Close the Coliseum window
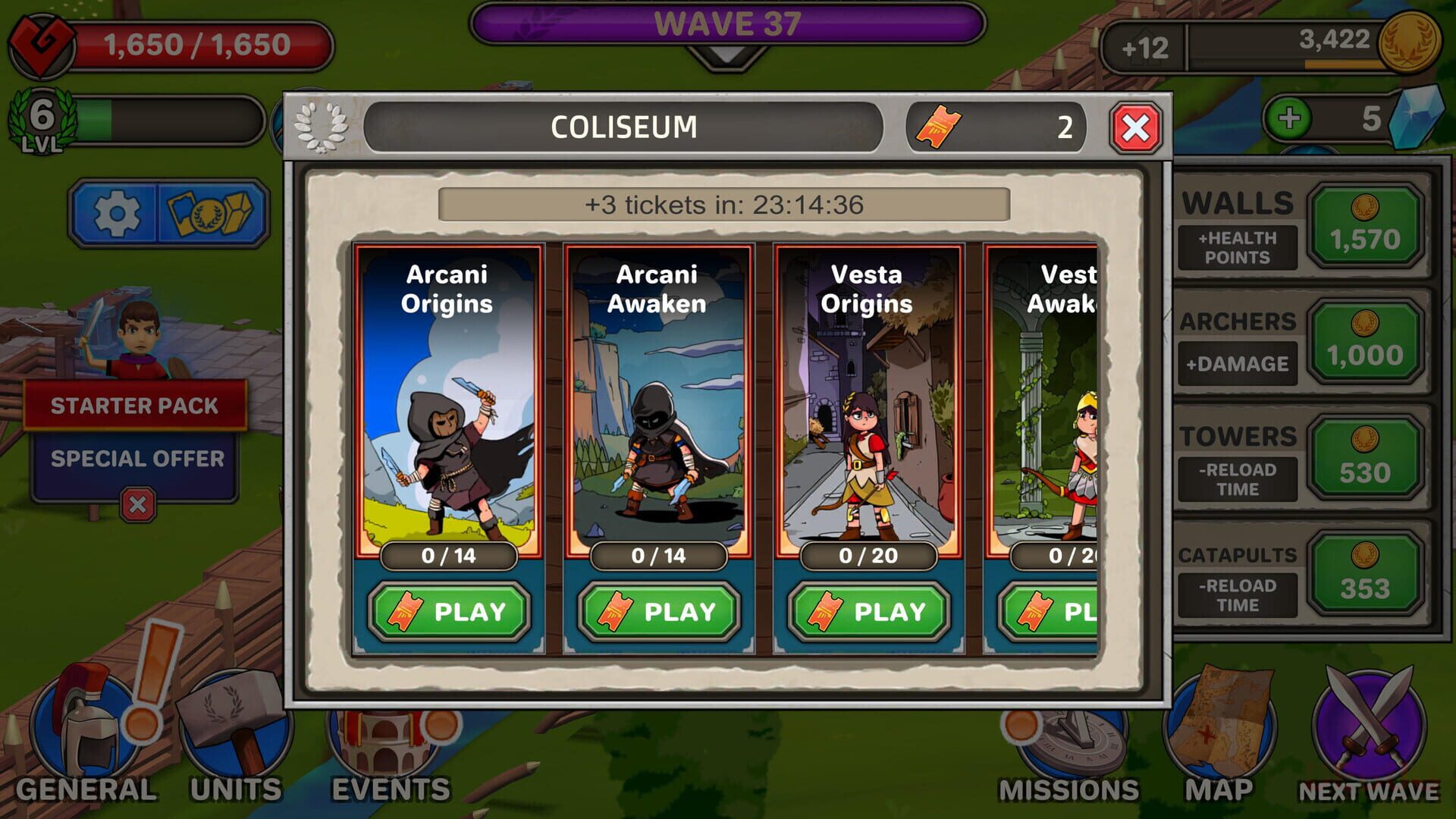The width and height of the screenshot is (1456, 819). coord(1134,126)
